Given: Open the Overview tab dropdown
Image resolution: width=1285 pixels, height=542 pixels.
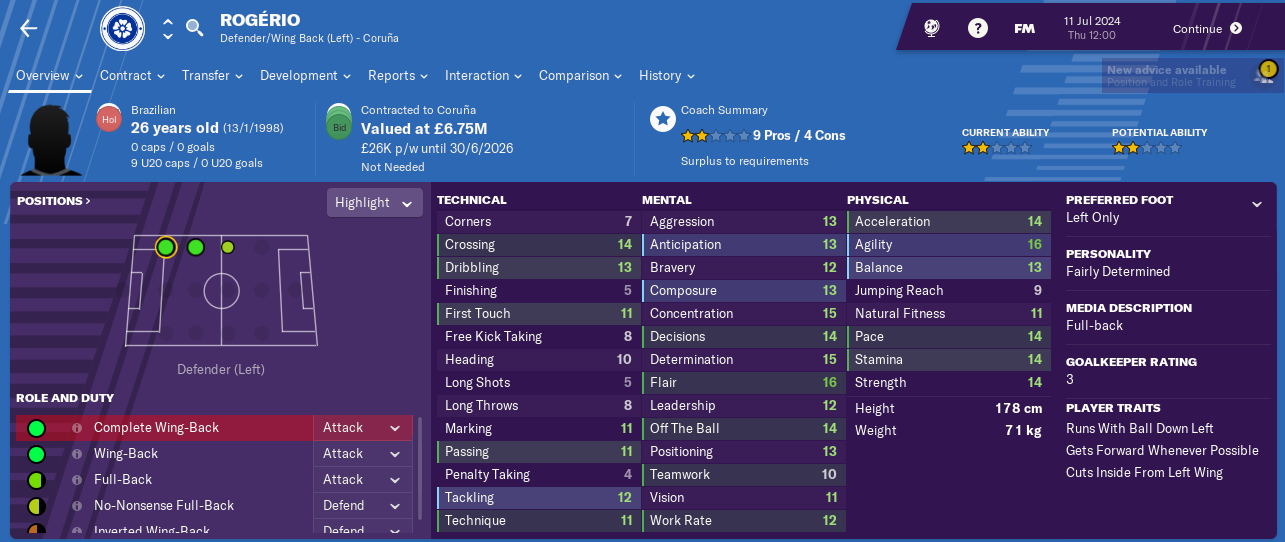Looking at the screenshot, I should tap(49, 76).
